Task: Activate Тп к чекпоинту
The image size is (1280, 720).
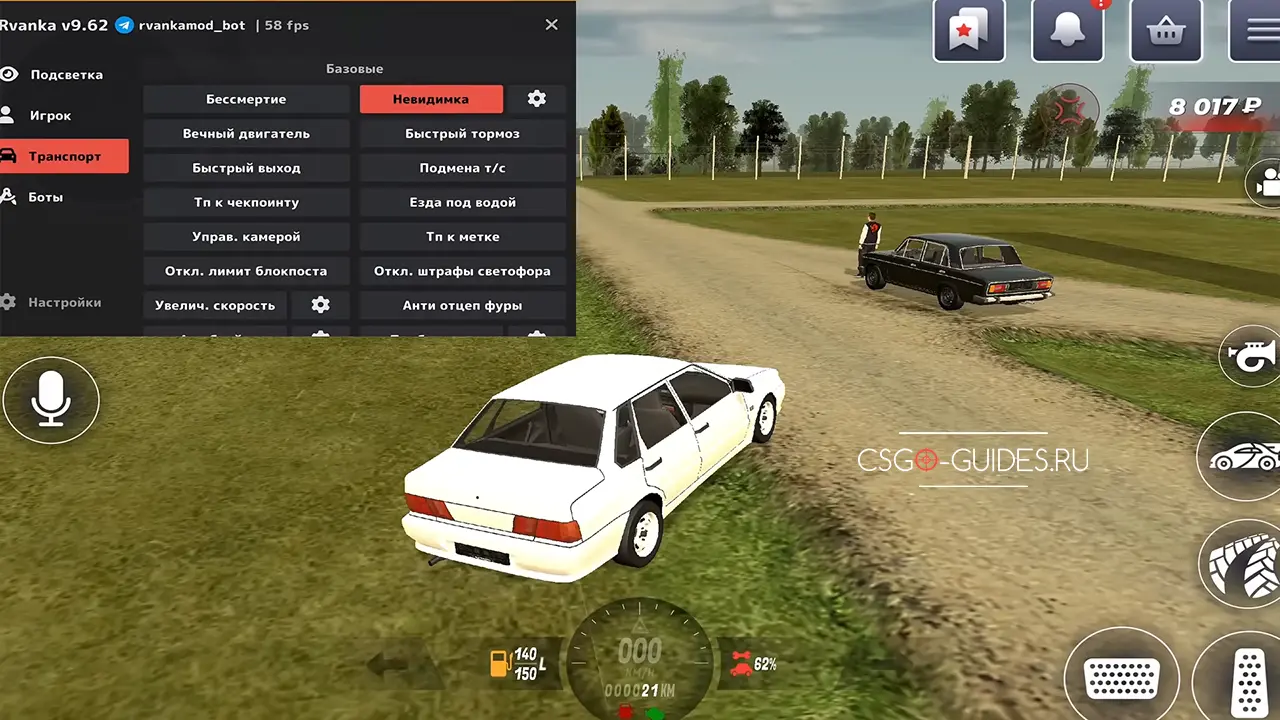Action: click(246, 202)
